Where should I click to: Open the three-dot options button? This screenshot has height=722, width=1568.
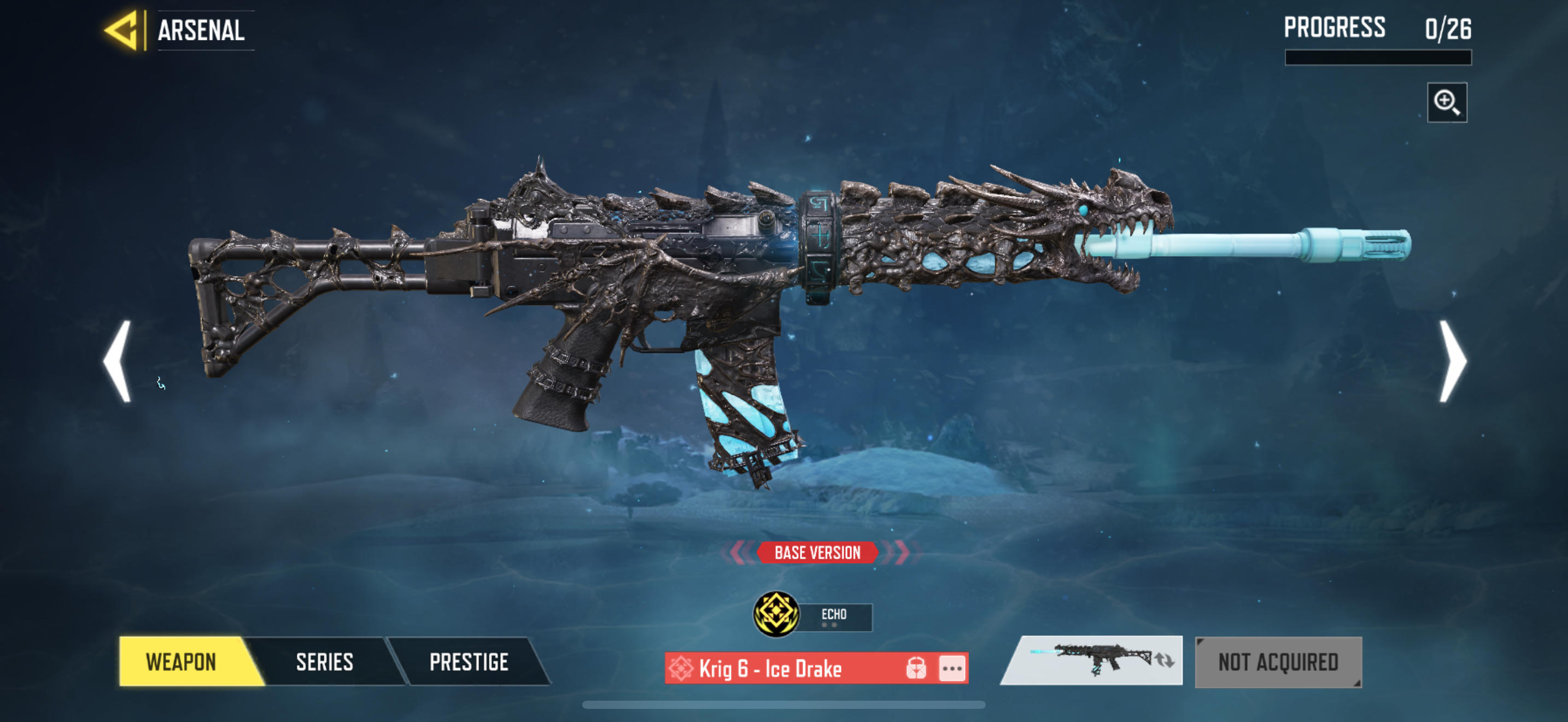click(x=952, y=668)
